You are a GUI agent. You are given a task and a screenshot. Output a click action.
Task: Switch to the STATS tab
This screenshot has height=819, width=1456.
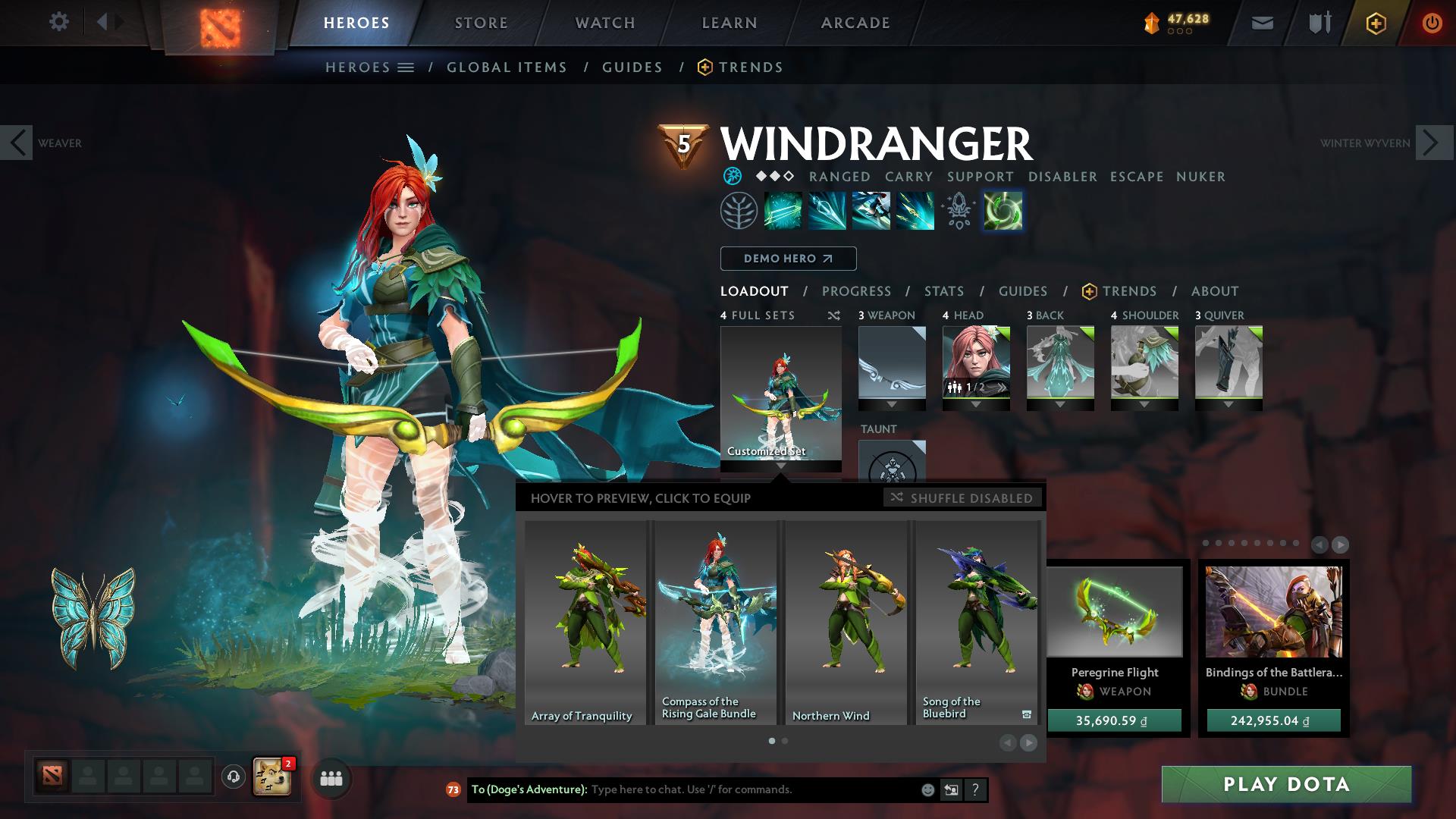(943, 290)
